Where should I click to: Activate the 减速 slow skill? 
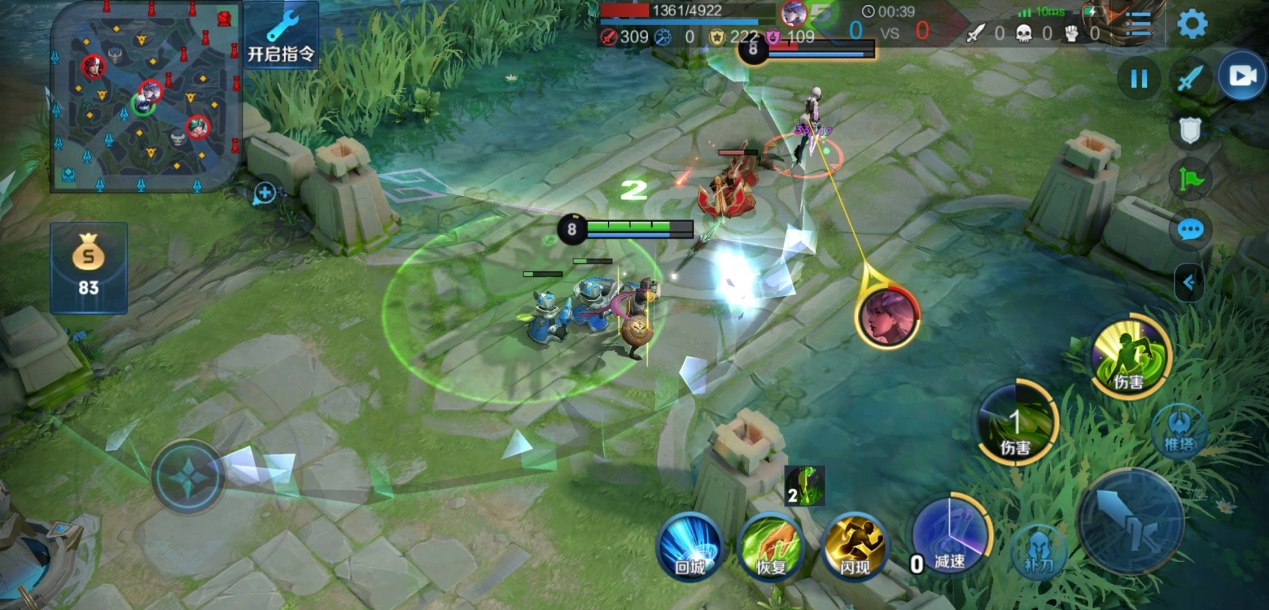pyautogui.click(x=949, y=538)
